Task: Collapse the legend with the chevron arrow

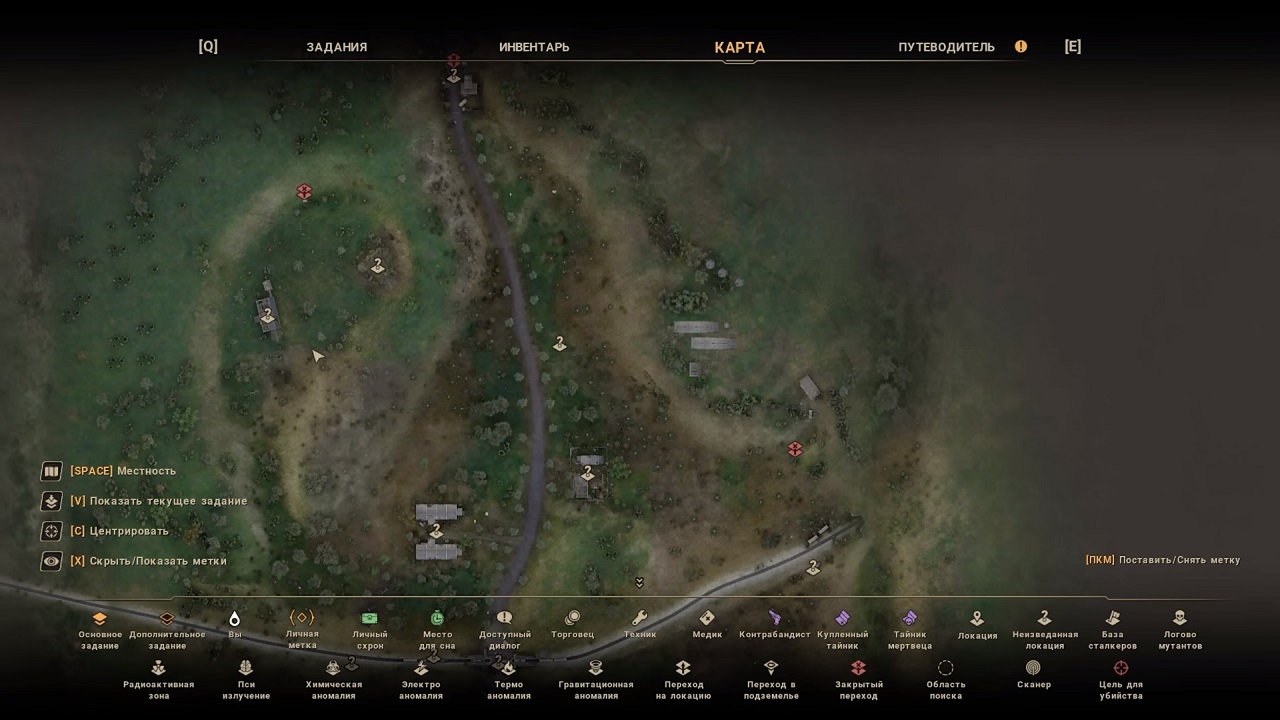Action: (x=639, y=583)
